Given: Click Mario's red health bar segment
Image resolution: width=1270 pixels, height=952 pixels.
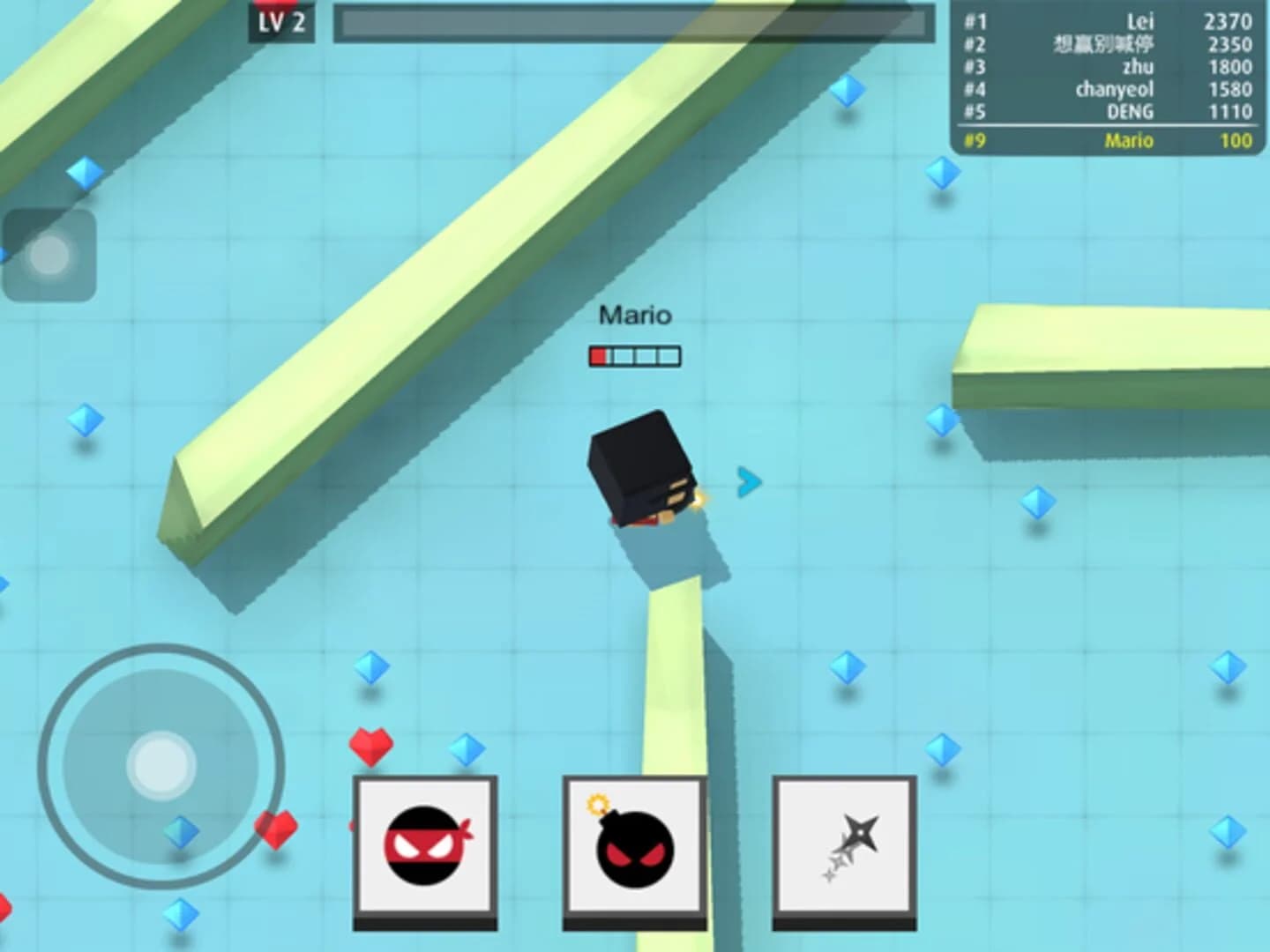Looking at the screenshot, I should point(598,353).
